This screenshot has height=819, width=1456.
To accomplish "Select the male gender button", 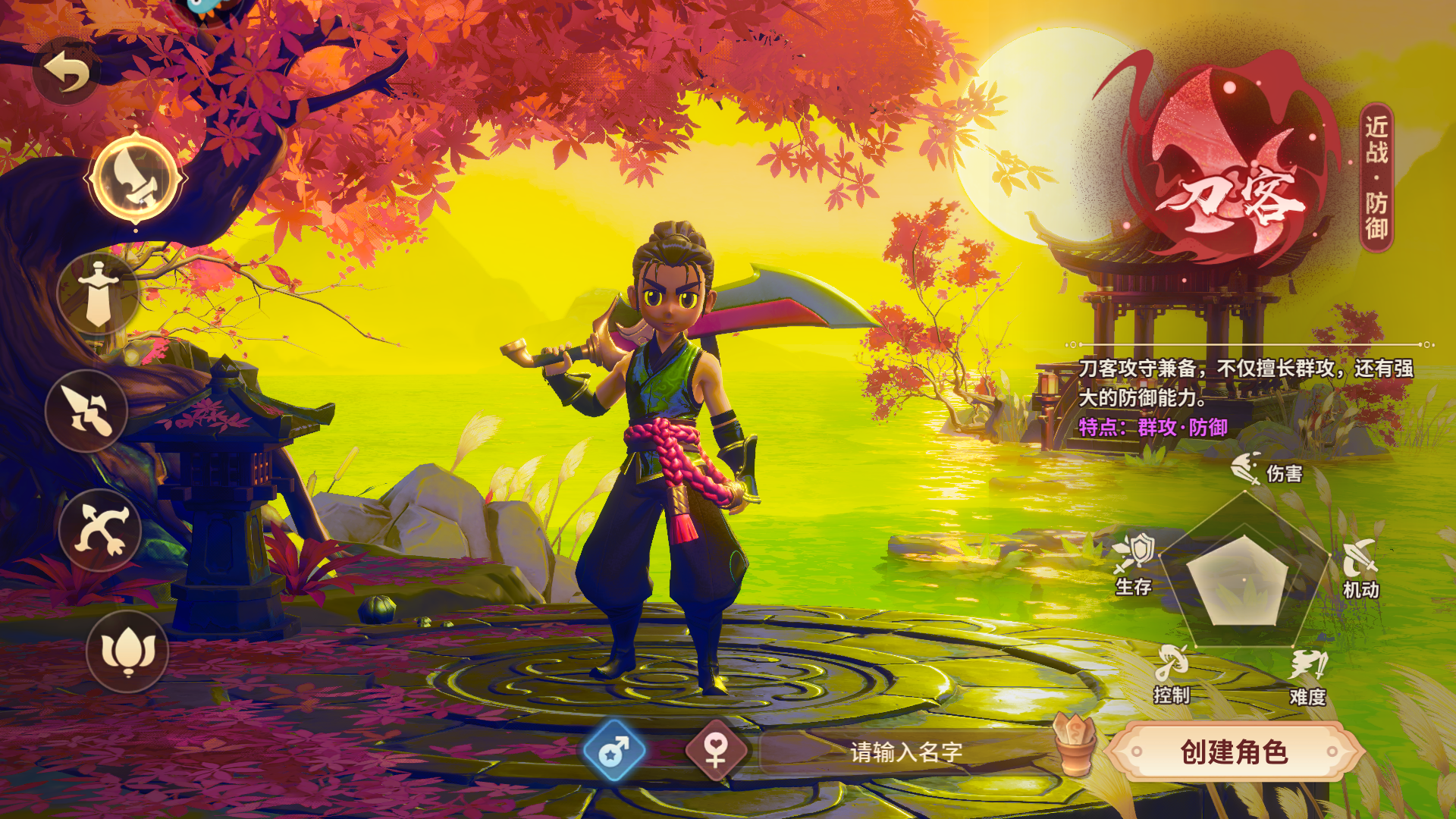I will click(x=614, y=752).
